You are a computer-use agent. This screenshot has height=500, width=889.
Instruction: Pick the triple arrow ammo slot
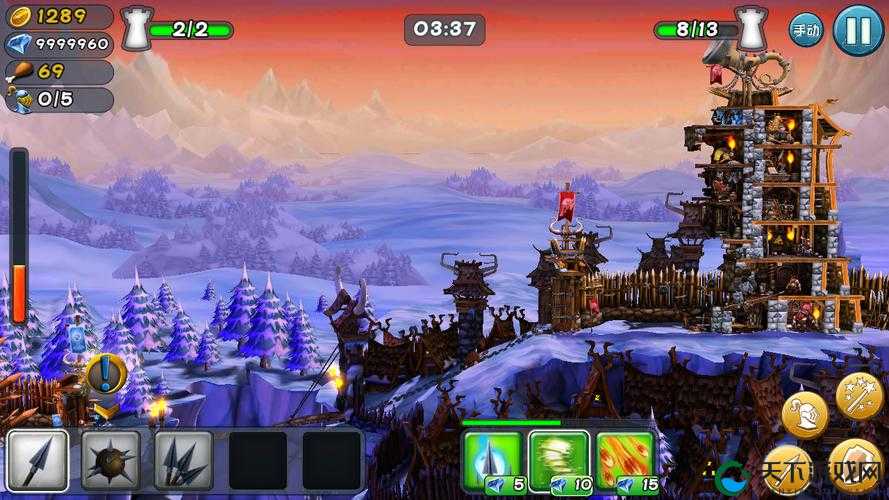click(x=184, y=461)
